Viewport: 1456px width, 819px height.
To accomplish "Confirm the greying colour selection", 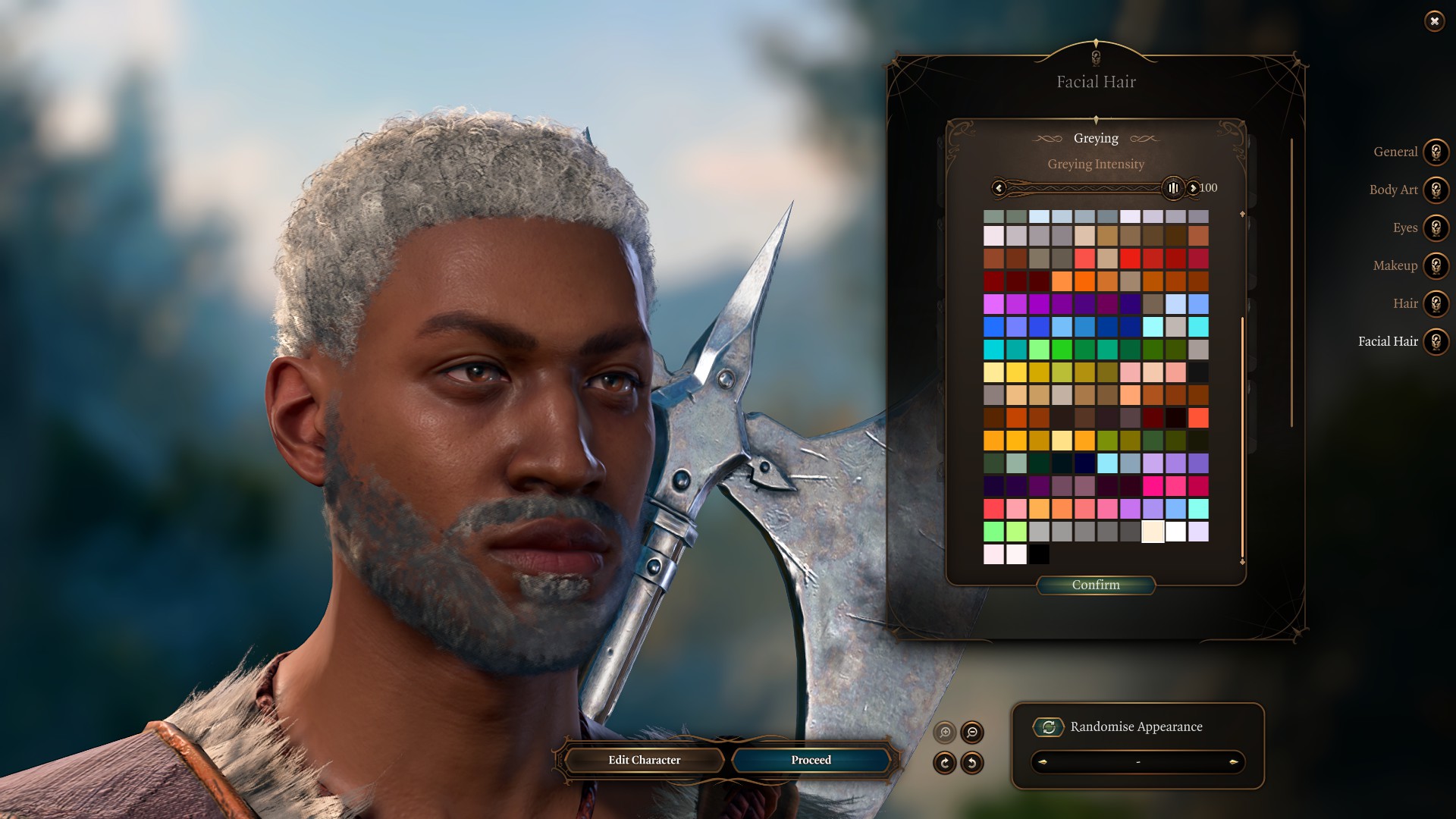I will pyautogui.click(x=1096, y=585).
